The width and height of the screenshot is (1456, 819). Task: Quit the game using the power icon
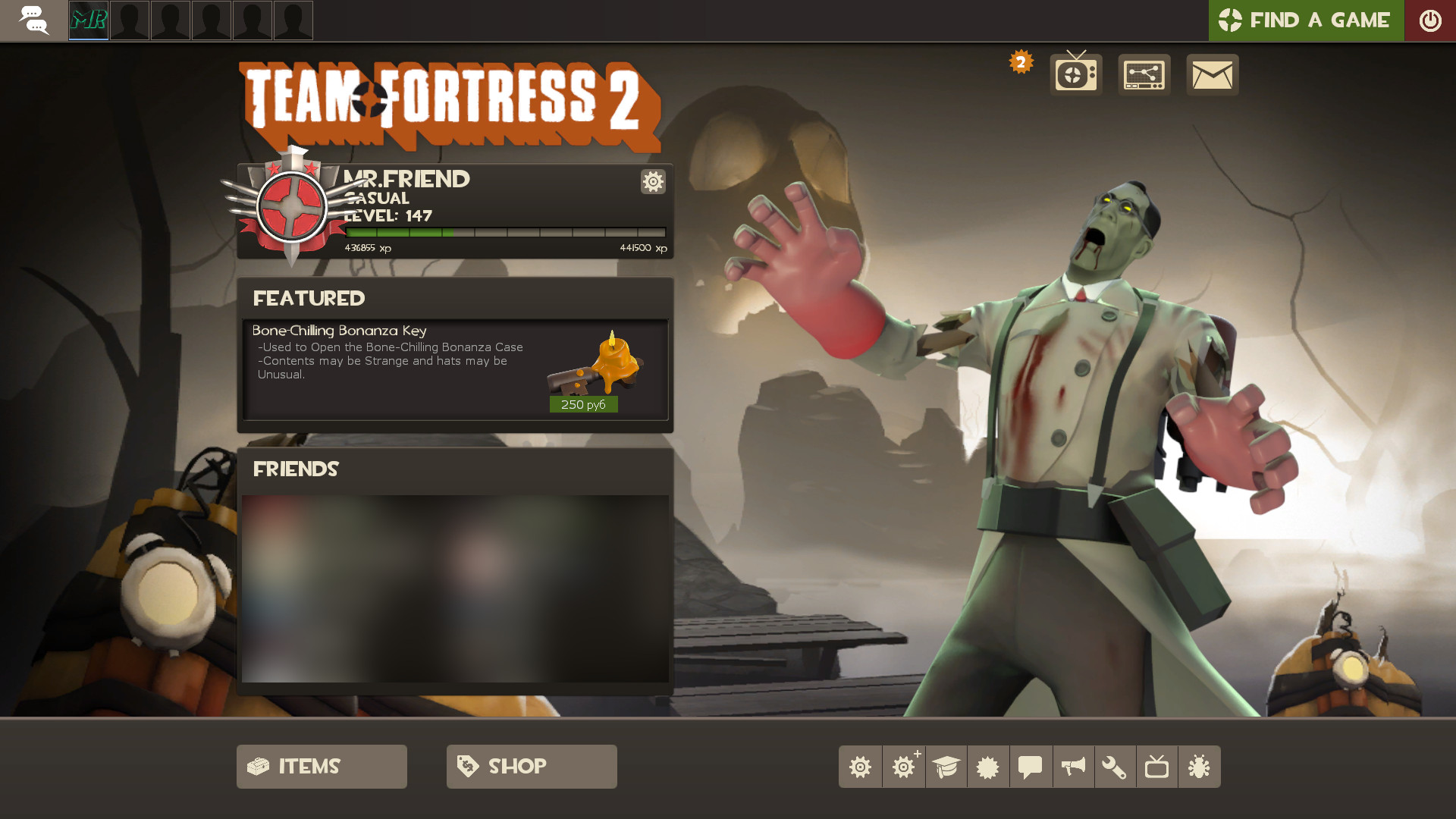tap(1431, 20)
